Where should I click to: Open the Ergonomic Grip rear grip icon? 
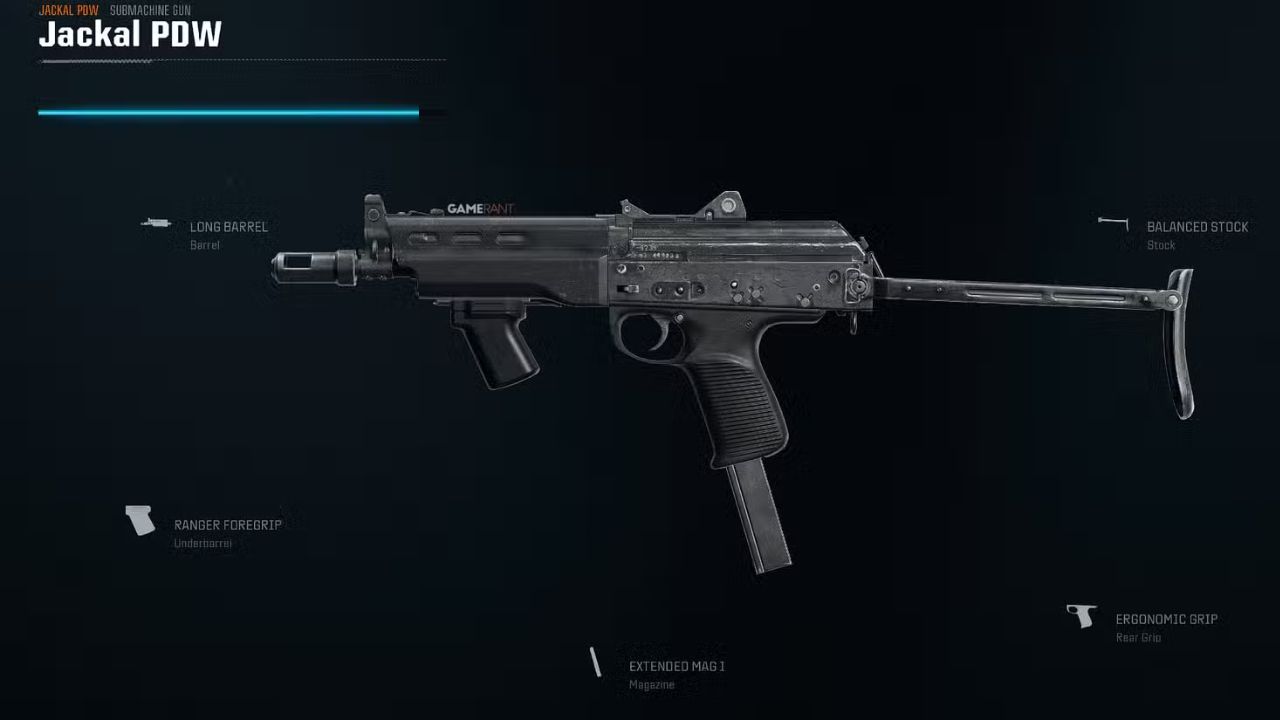pyautogui.click(x=1085, y=616)
